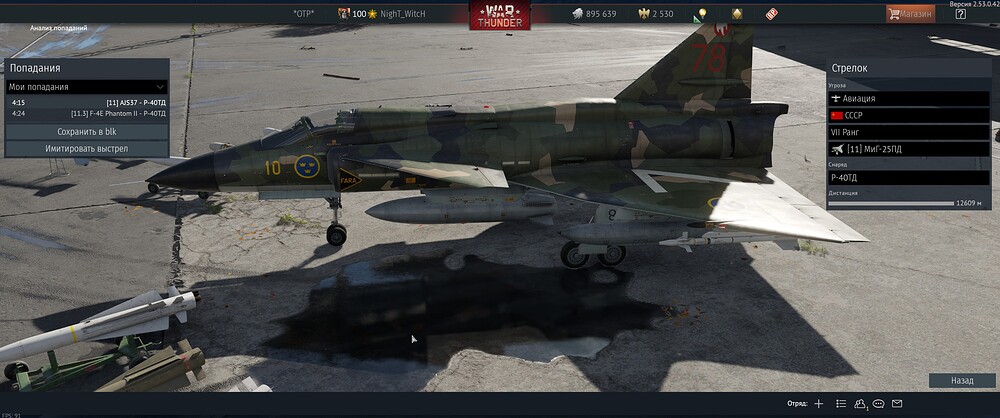Change the "СССР" country selector

[x=908, y=116]
